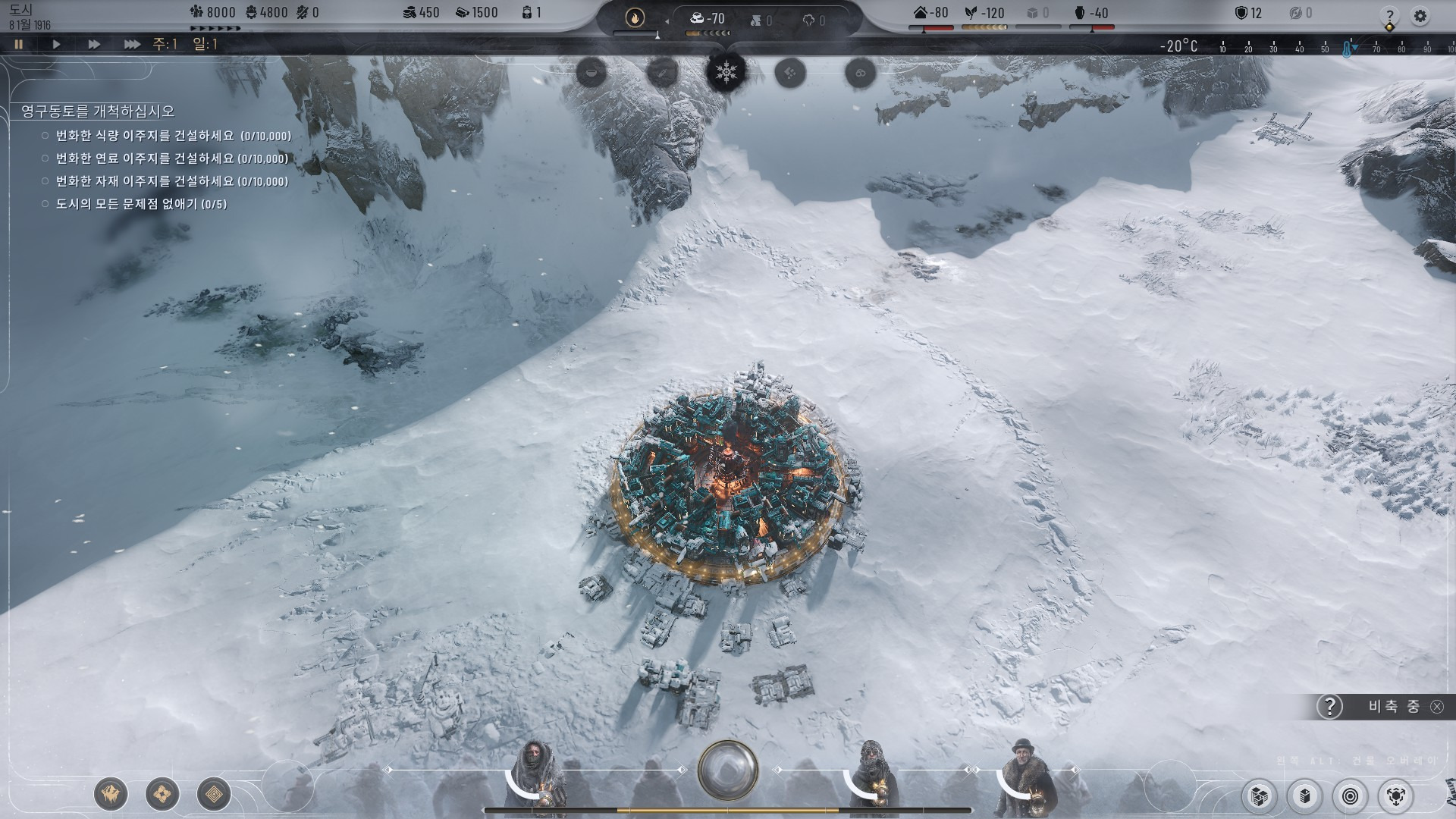The height and width of the screenshot is (819, 1456).
Task: Switch to double fast-forward speed
Action: (x=94, y=45)
